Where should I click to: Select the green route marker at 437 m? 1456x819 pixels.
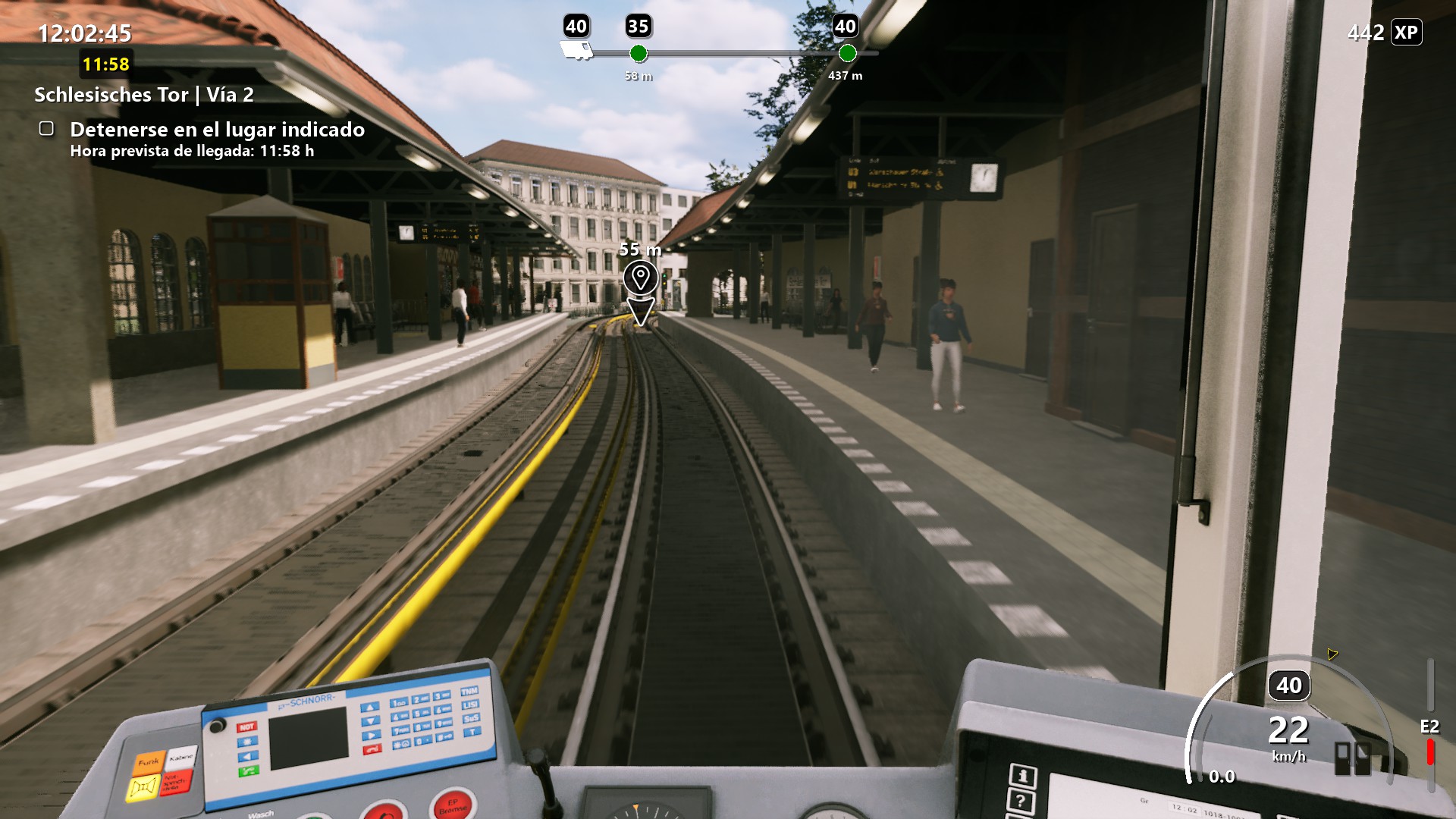(x=847, y=53)
